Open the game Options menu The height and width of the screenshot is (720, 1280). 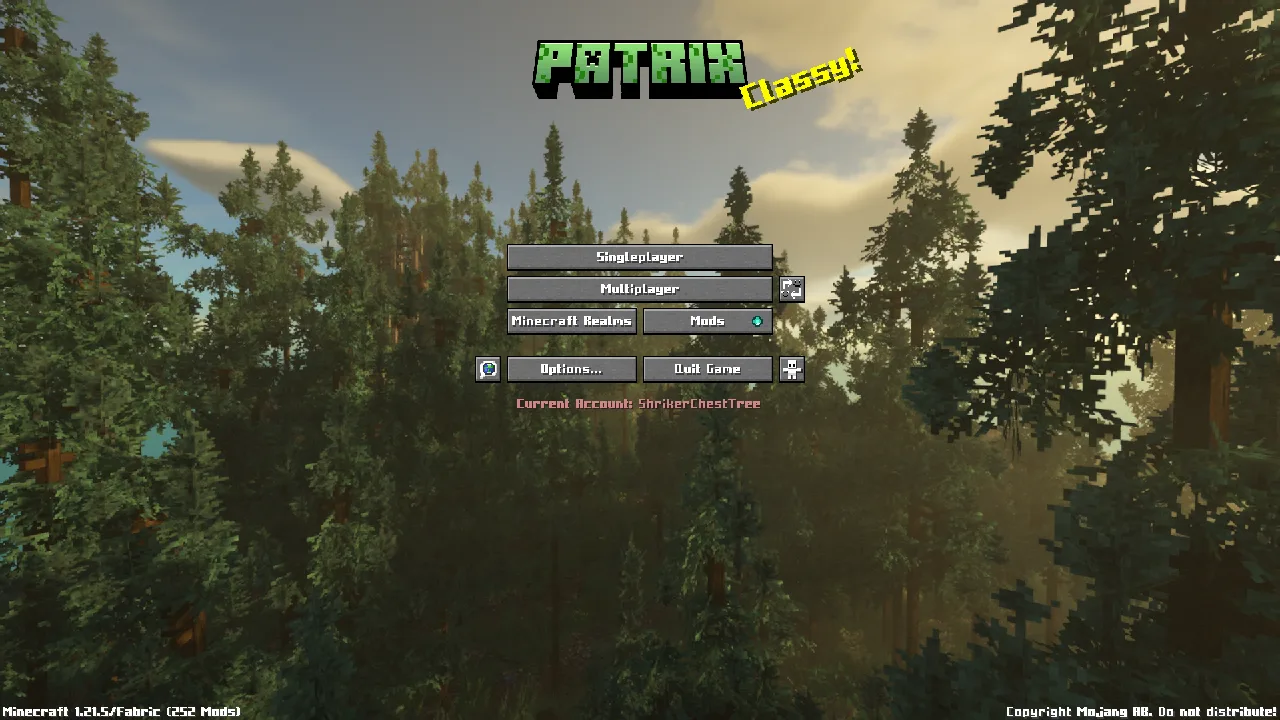tap(570, 369)
